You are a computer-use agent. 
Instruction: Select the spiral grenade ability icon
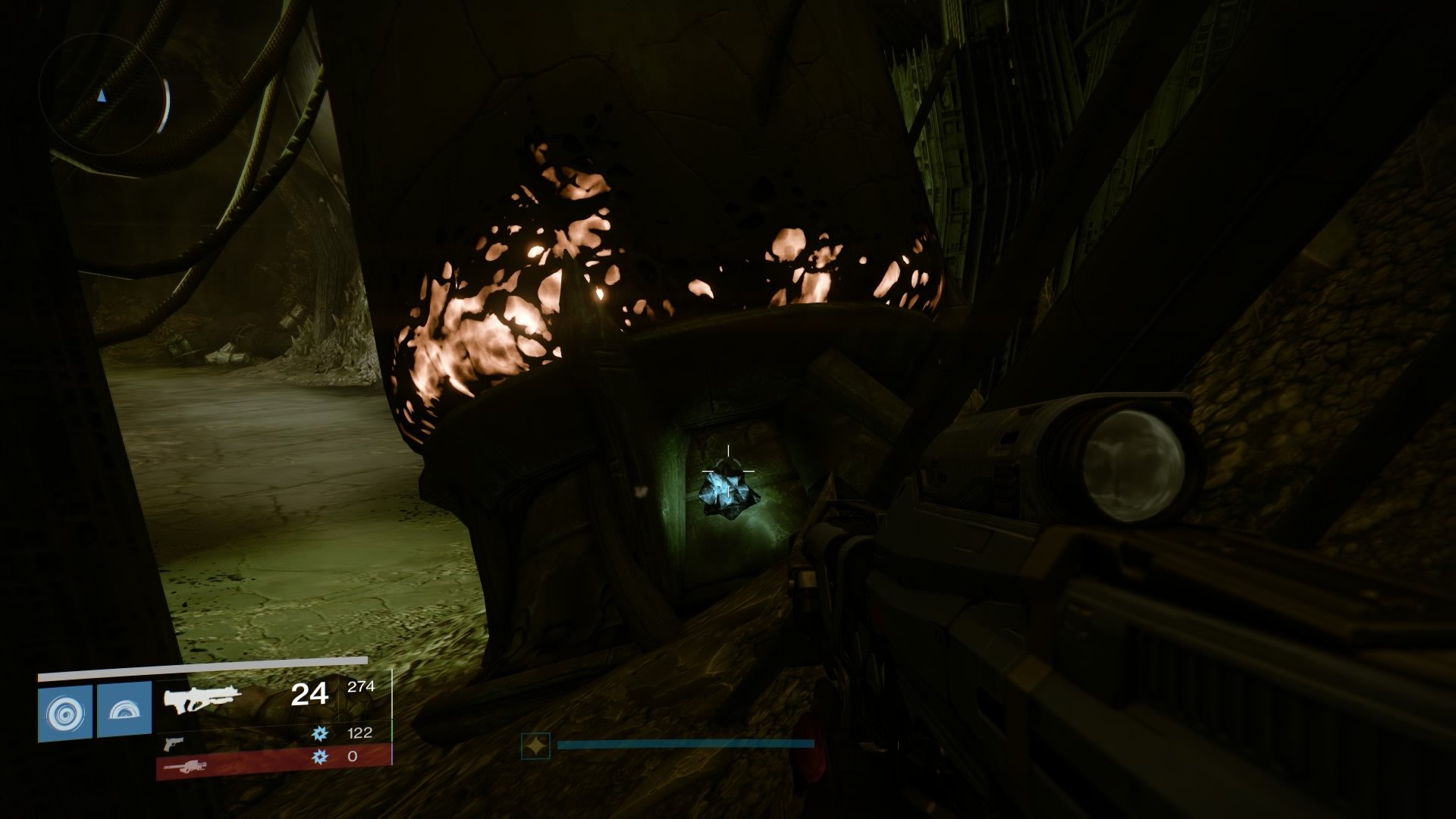point(65,713)
